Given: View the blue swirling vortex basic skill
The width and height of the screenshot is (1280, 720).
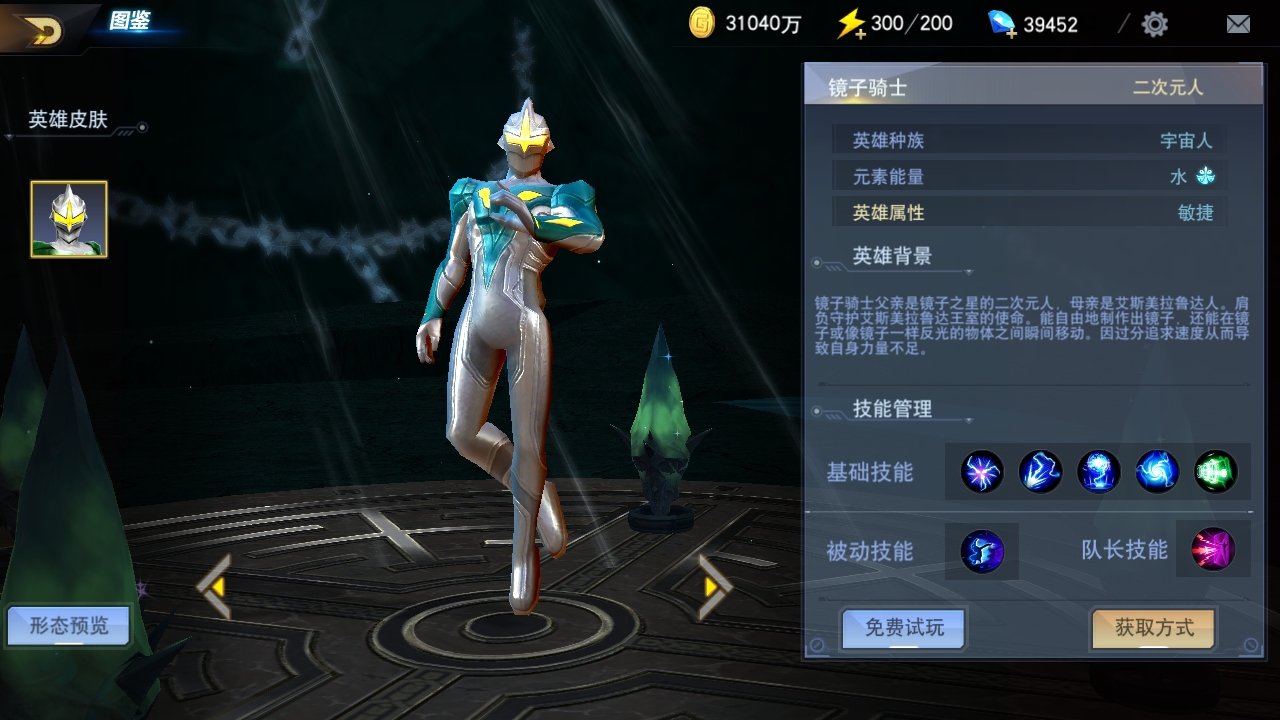Looking at the screenshot, I should (x=1157, y=472).
